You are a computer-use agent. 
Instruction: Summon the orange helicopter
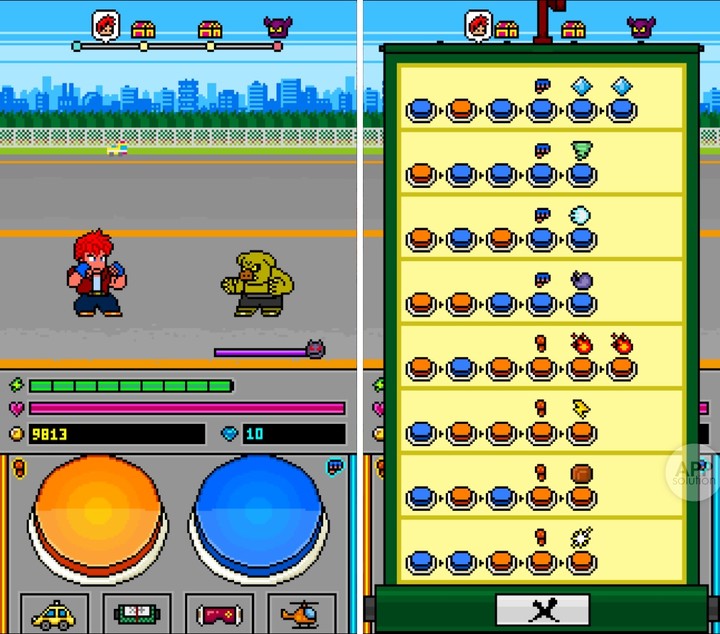click(301, 613)
